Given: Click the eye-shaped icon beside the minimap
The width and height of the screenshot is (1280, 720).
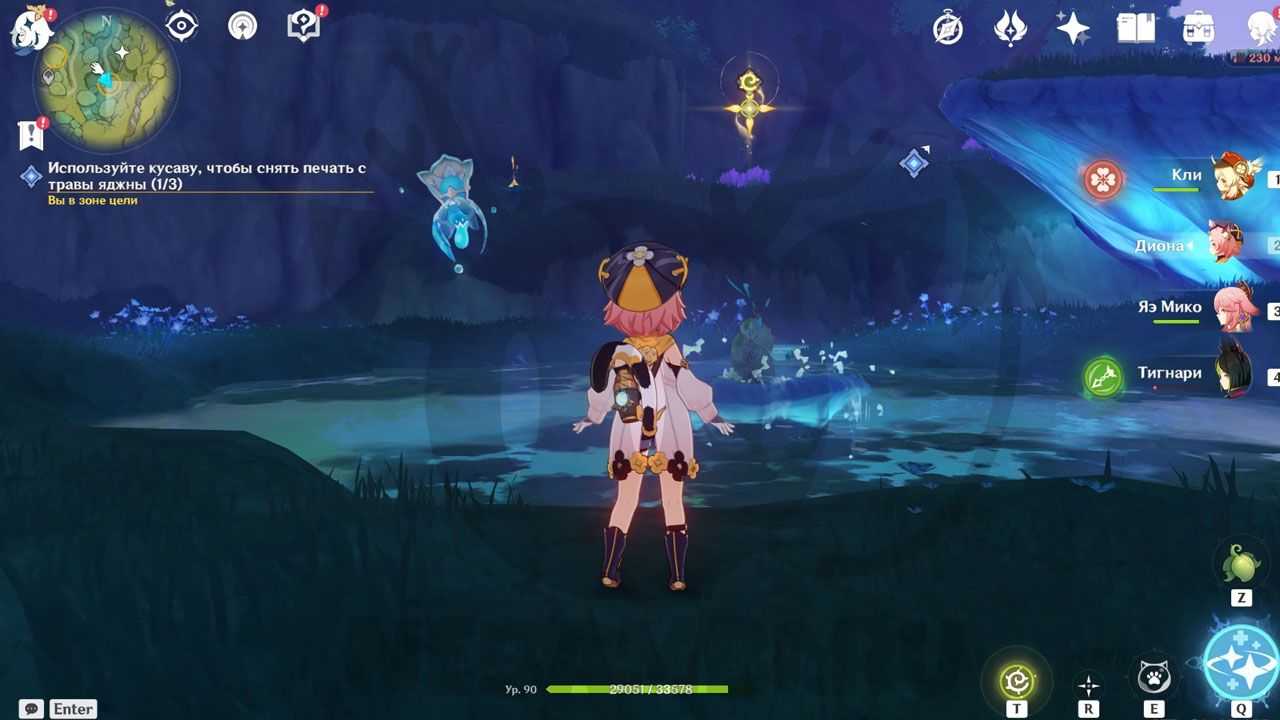Looking at the screenshot, I should tap(181, 25).
